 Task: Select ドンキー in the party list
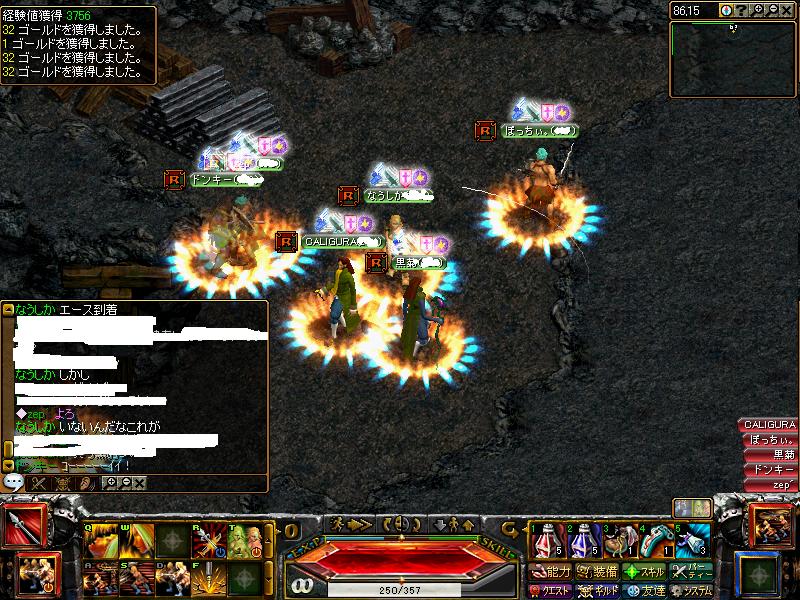pos(772,469)
